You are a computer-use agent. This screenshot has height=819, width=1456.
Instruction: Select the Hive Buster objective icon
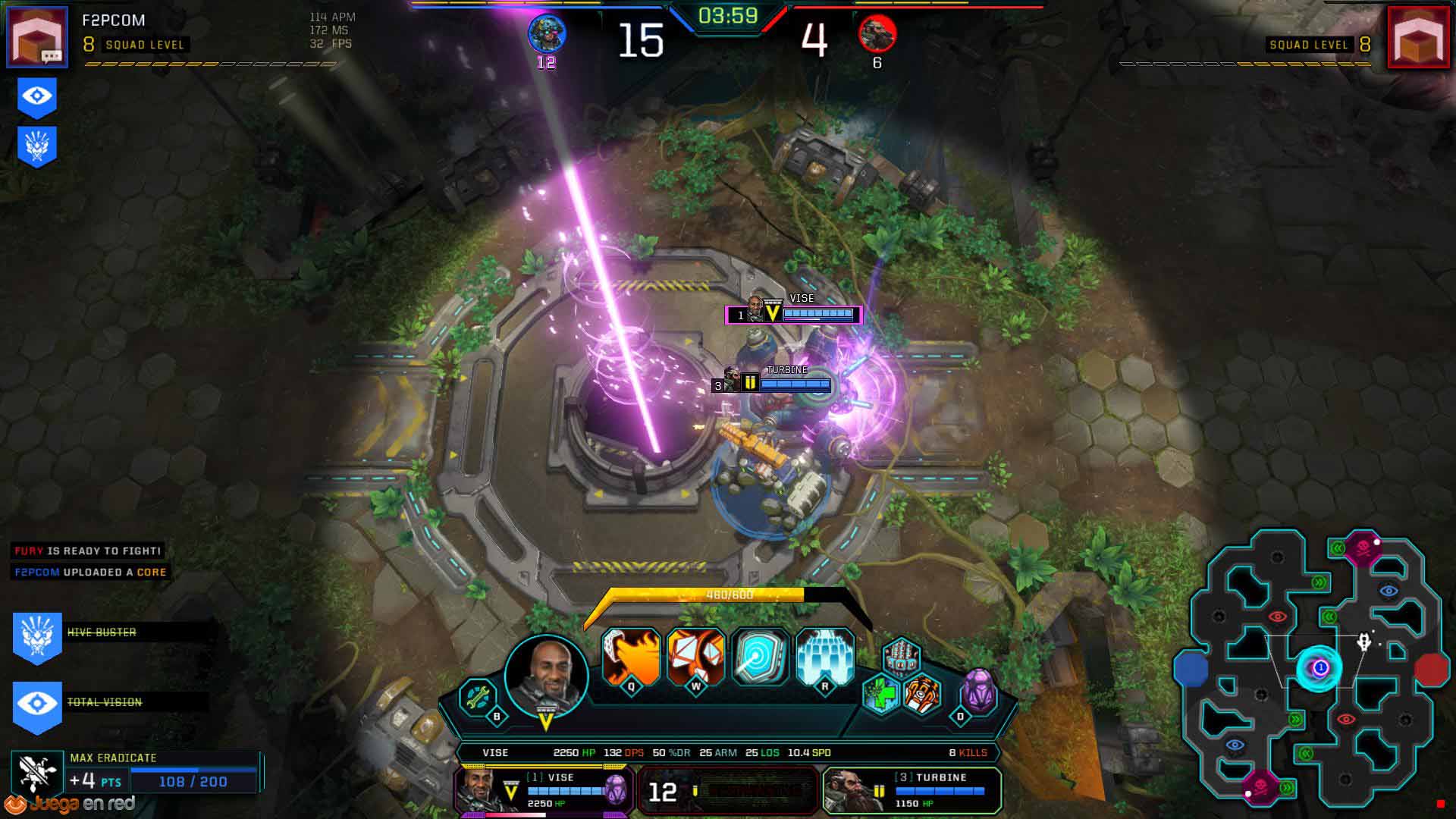37,637
